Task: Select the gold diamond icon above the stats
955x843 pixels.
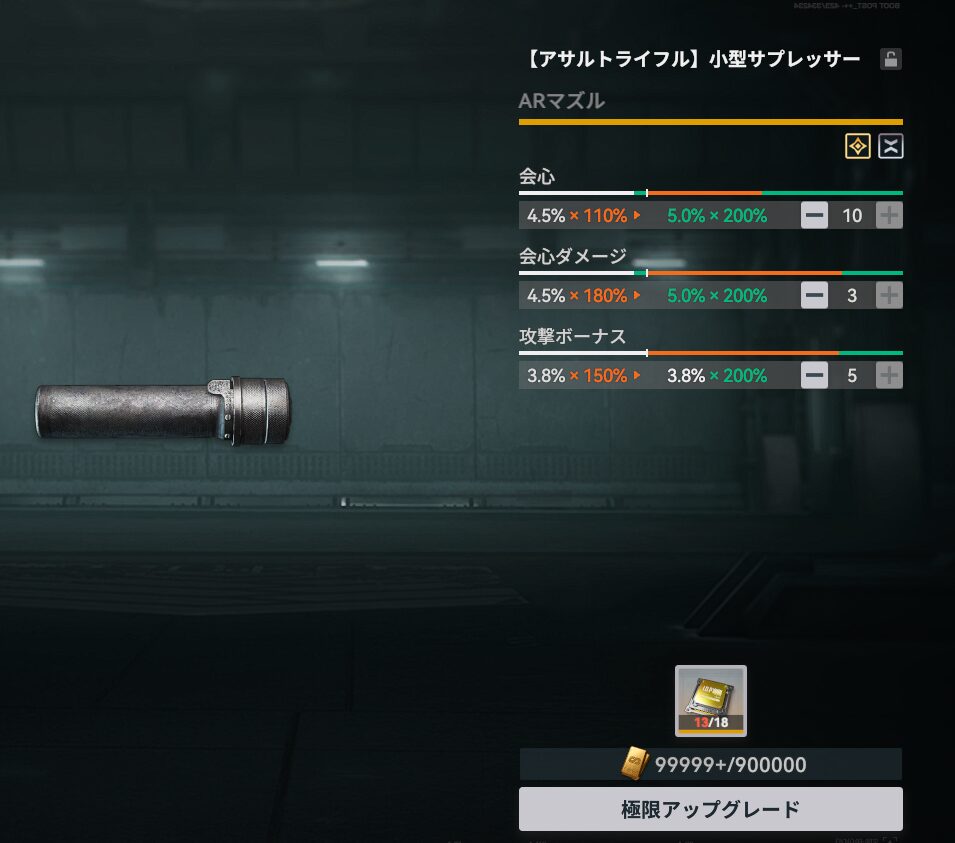Action: pos(858,147)
